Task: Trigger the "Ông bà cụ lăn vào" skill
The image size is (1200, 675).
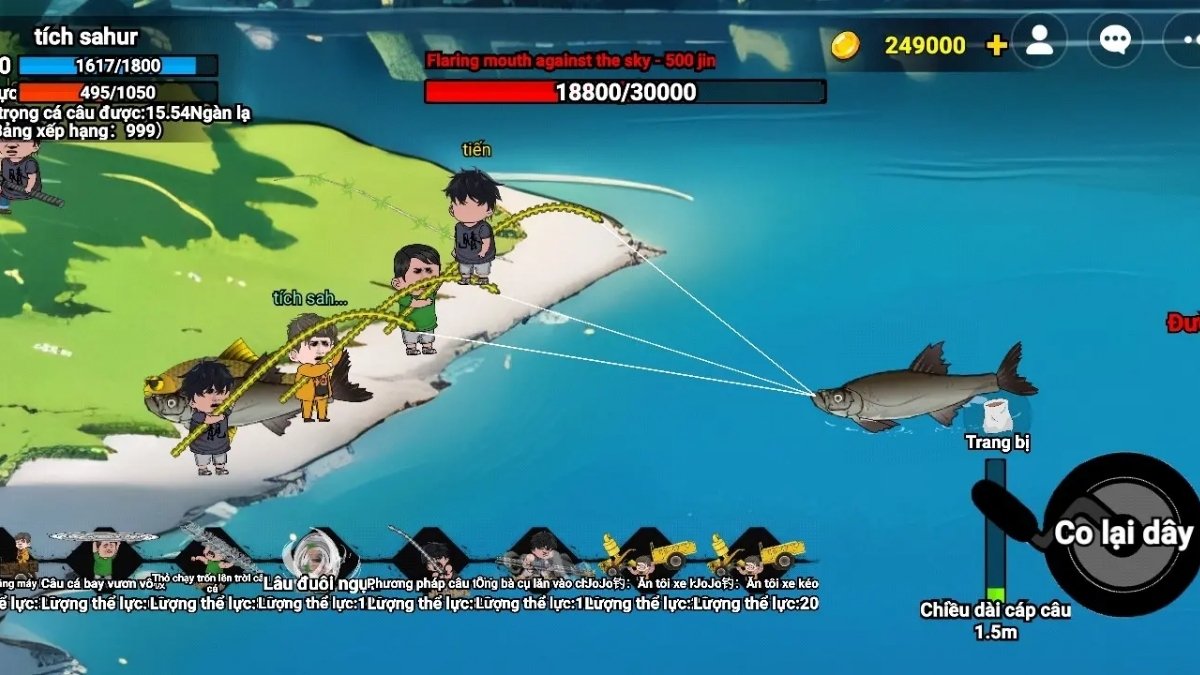Action: pyautogui.click(x=539, y=553)
